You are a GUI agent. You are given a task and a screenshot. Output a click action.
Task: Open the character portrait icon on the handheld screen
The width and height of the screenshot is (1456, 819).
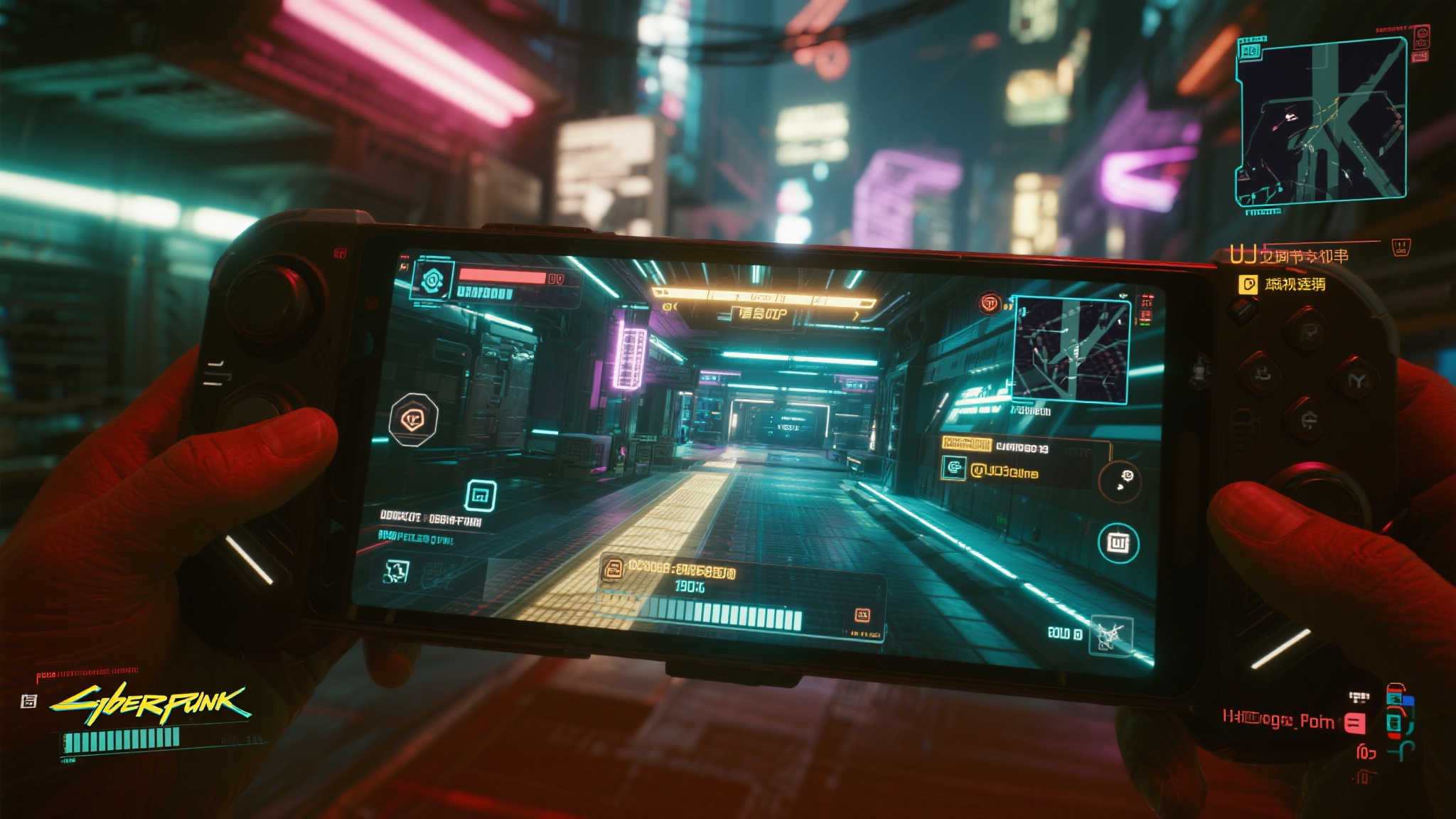[x=432, y=280]
